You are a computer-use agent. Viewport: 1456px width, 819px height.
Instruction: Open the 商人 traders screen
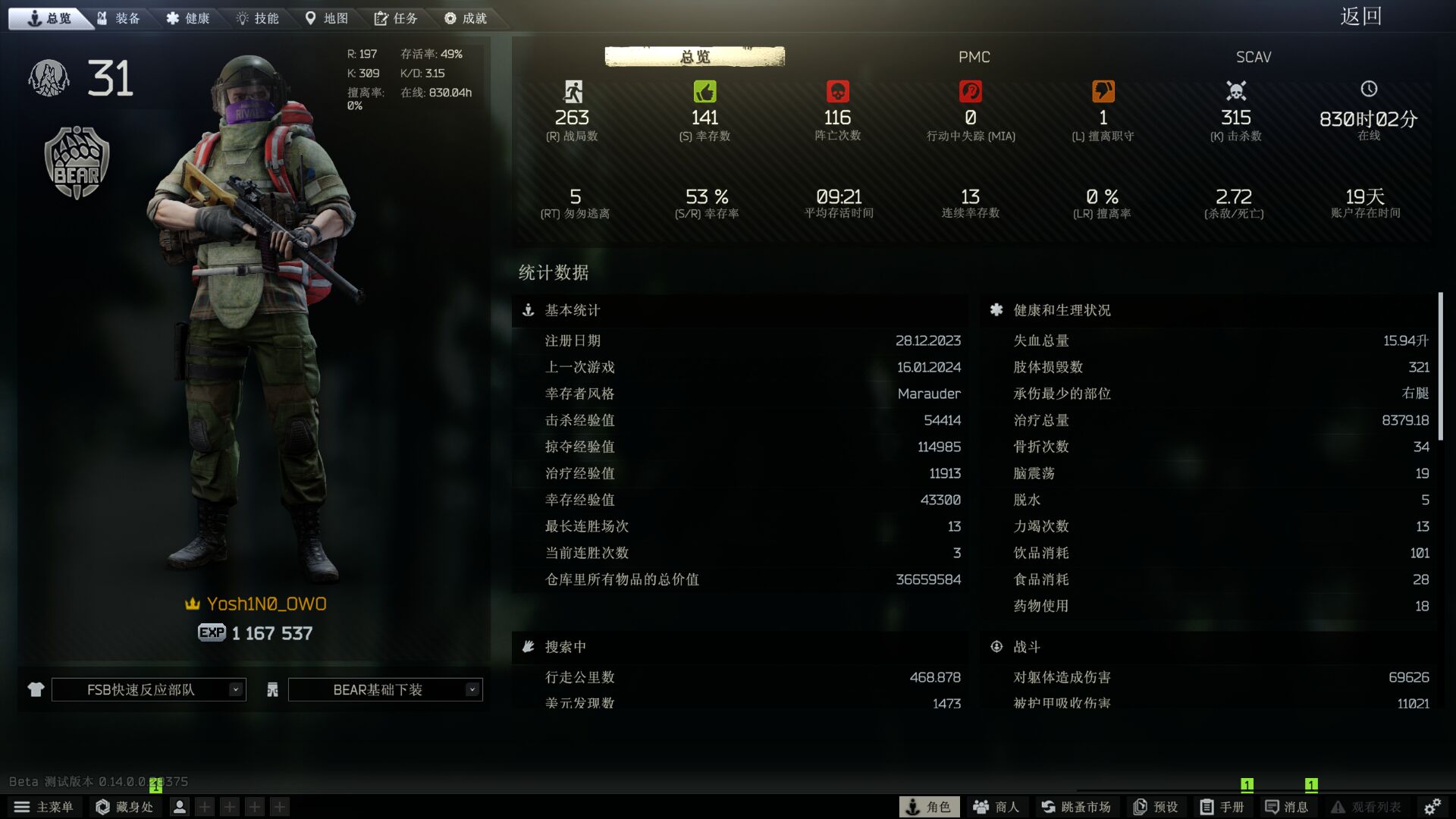pos(996,807)
